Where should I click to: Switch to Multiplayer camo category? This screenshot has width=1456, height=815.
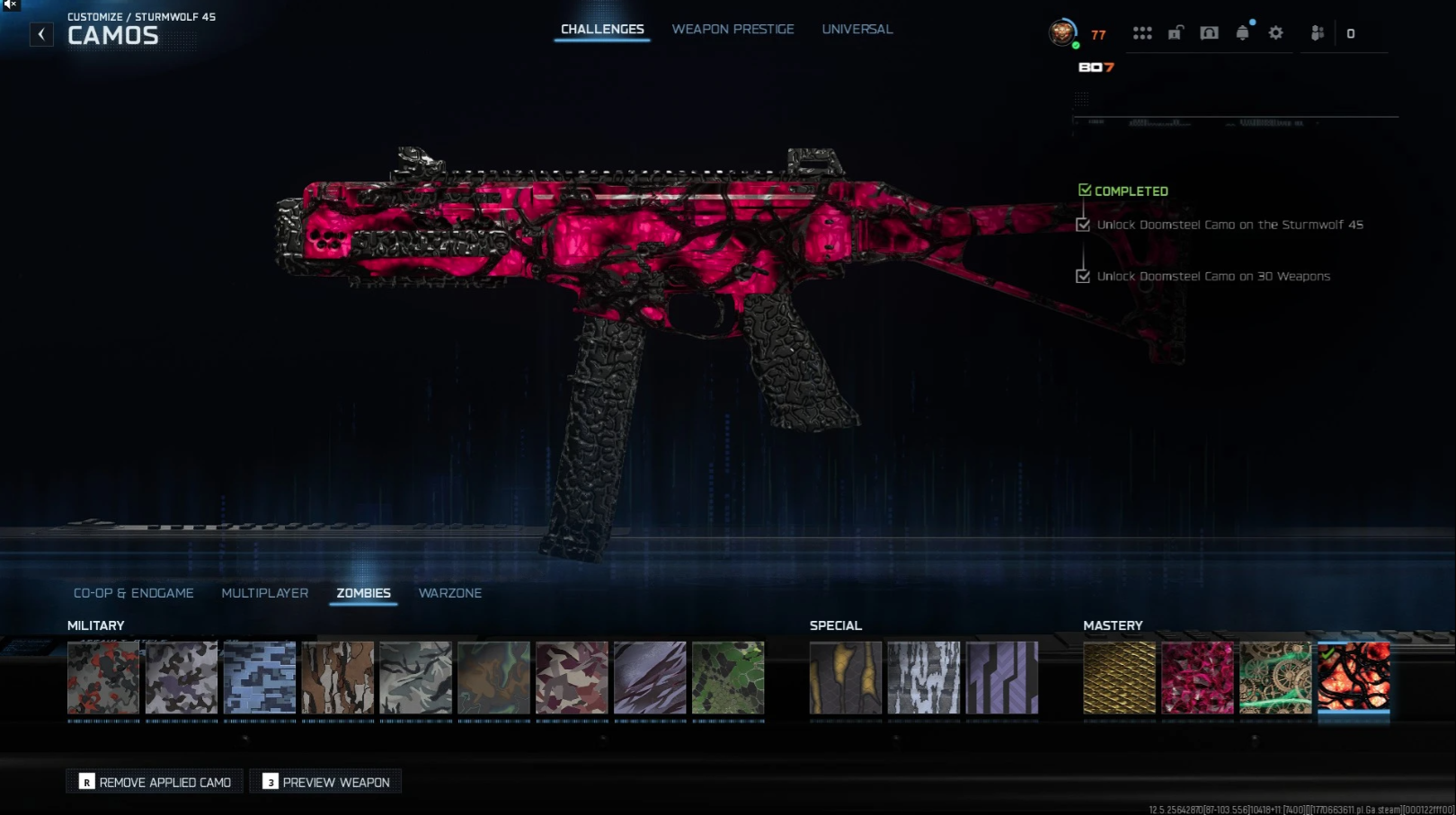(265, 593)
